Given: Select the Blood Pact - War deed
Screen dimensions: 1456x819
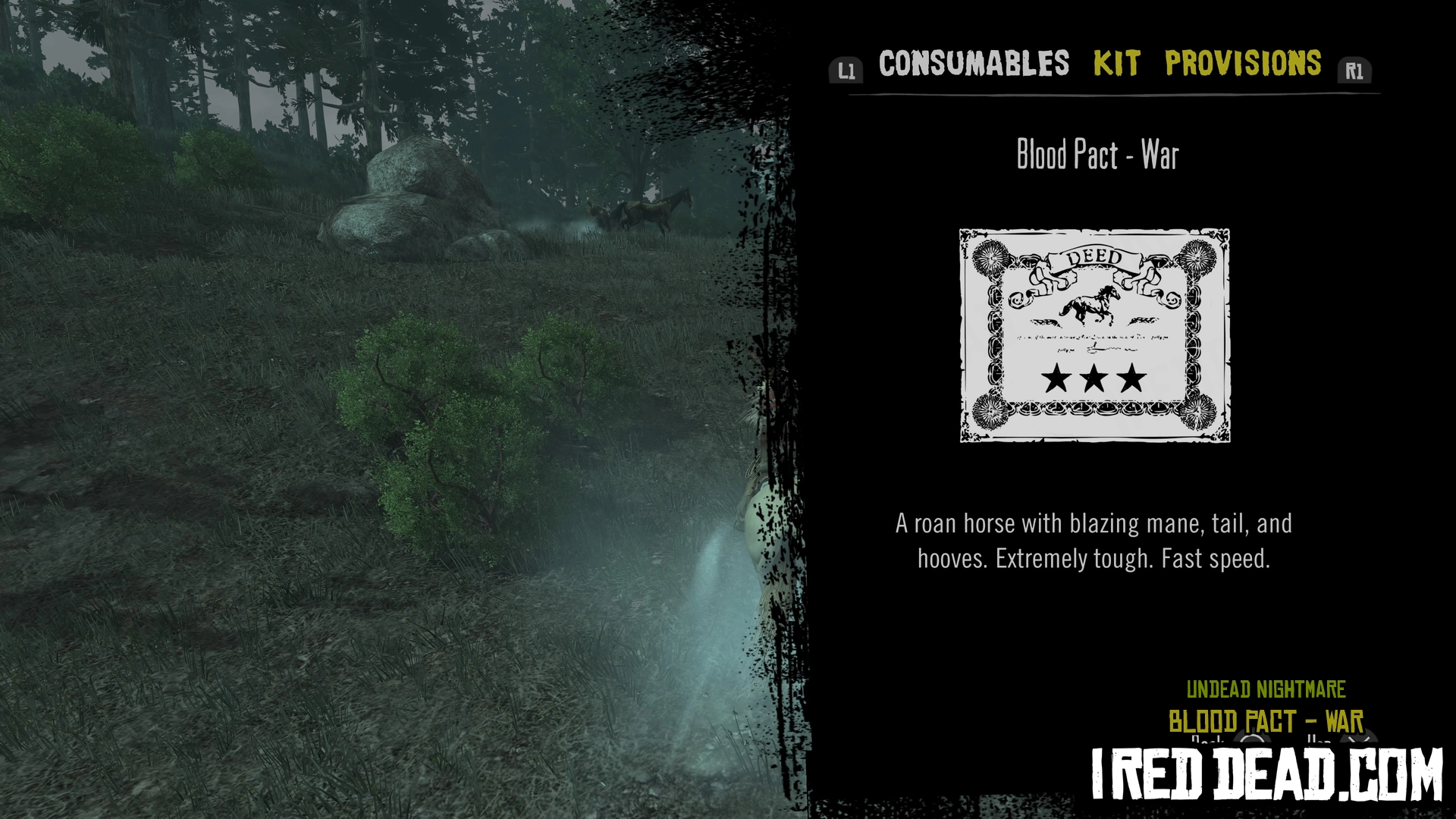Looking at the screenshot, I should point(1094,335).
